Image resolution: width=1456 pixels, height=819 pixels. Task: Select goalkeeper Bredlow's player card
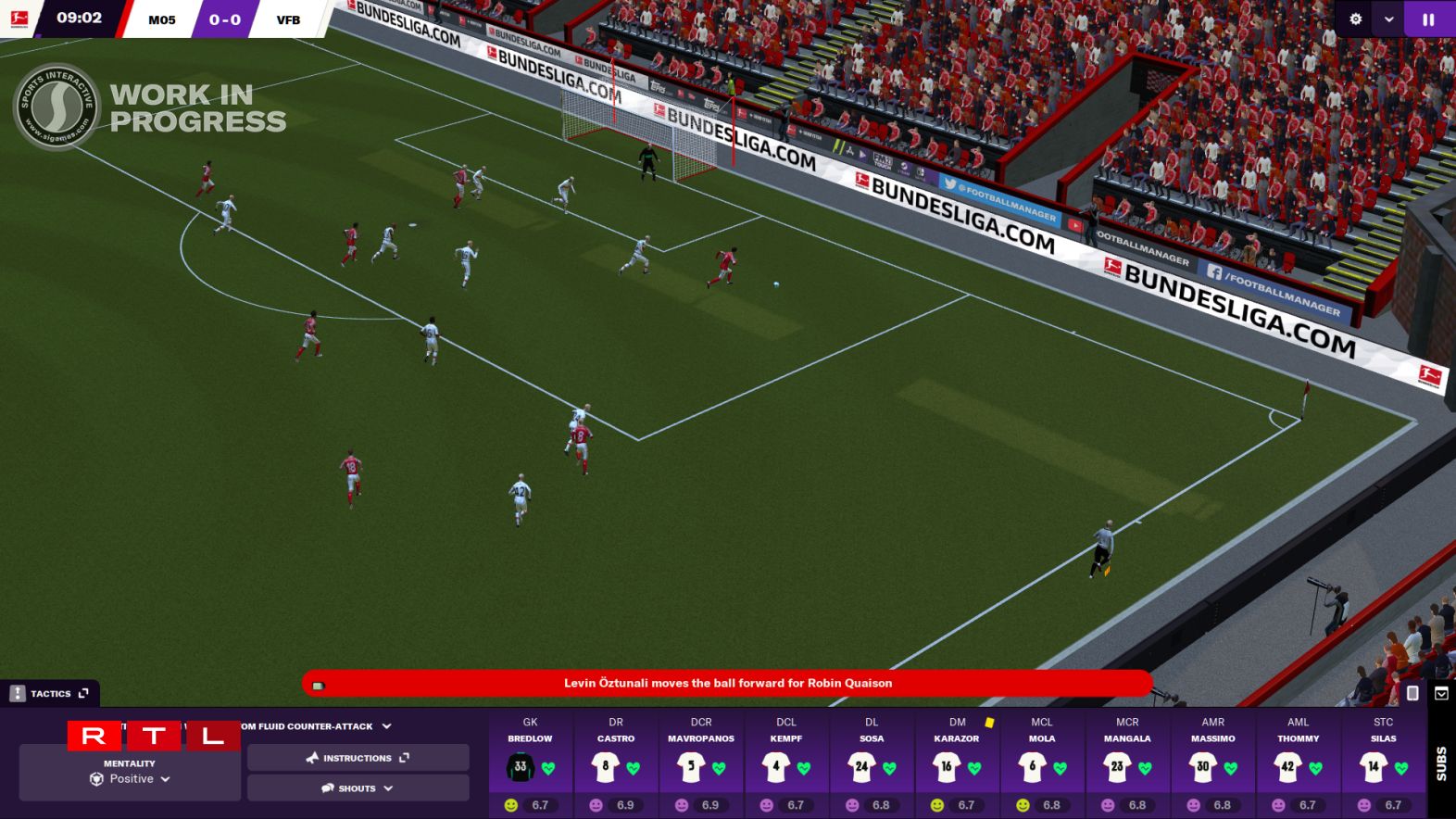pyautogui.click(x=530, y=762)
